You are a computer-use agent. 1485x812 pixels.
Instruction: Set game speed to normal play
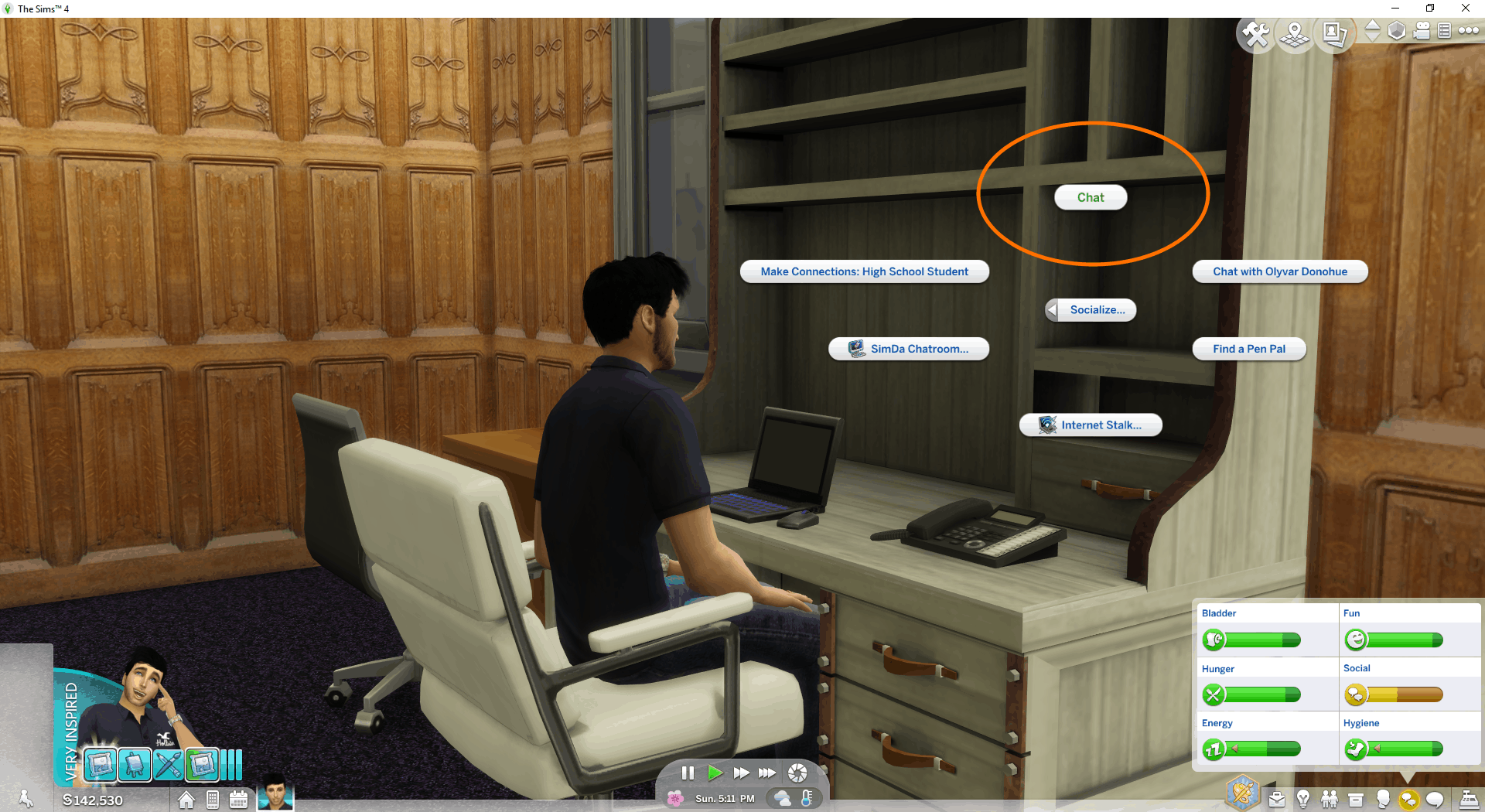click(x=715, y=773)
